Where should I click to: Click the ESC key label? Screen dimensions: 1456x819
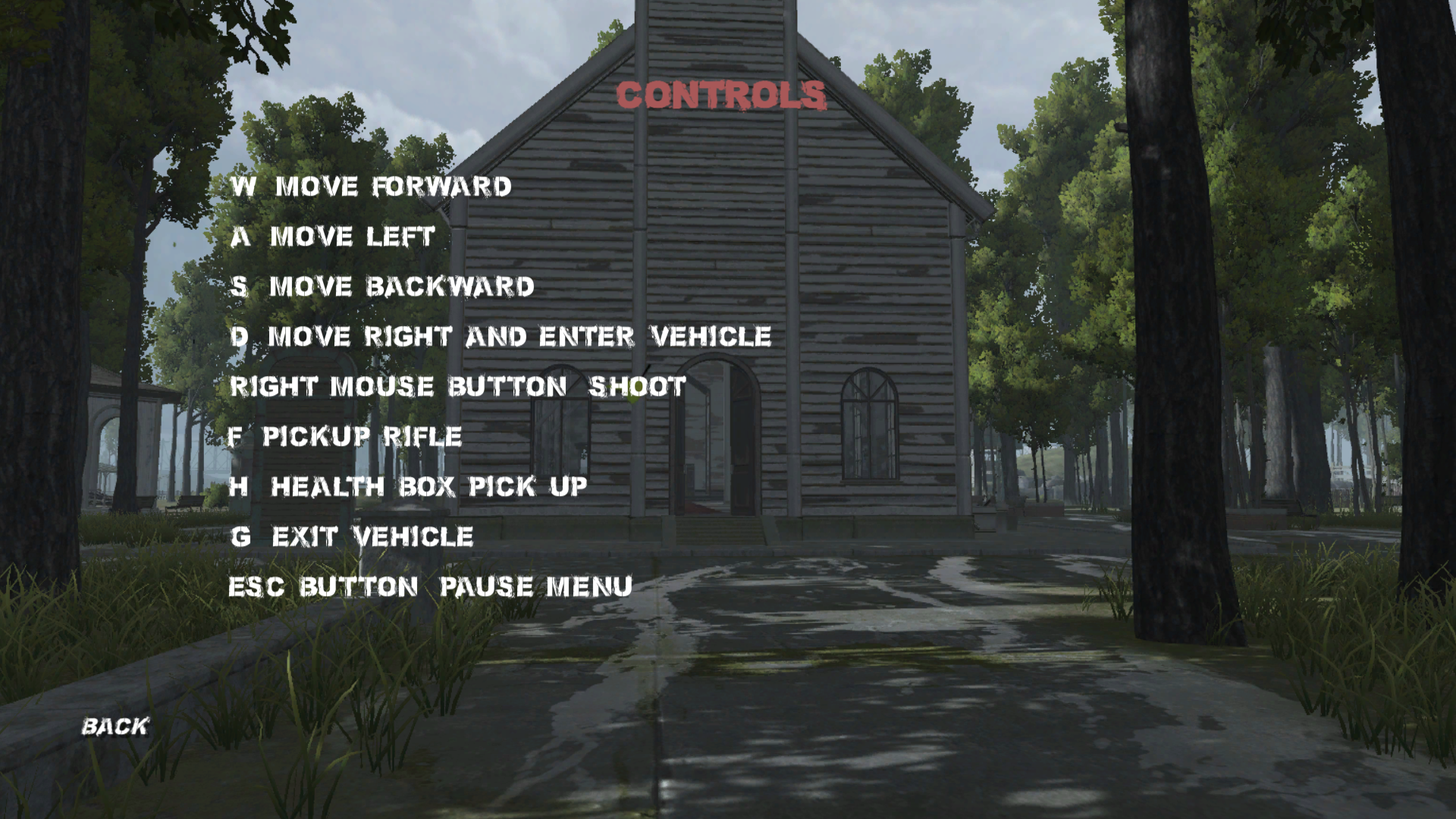[x=256, y=586]
